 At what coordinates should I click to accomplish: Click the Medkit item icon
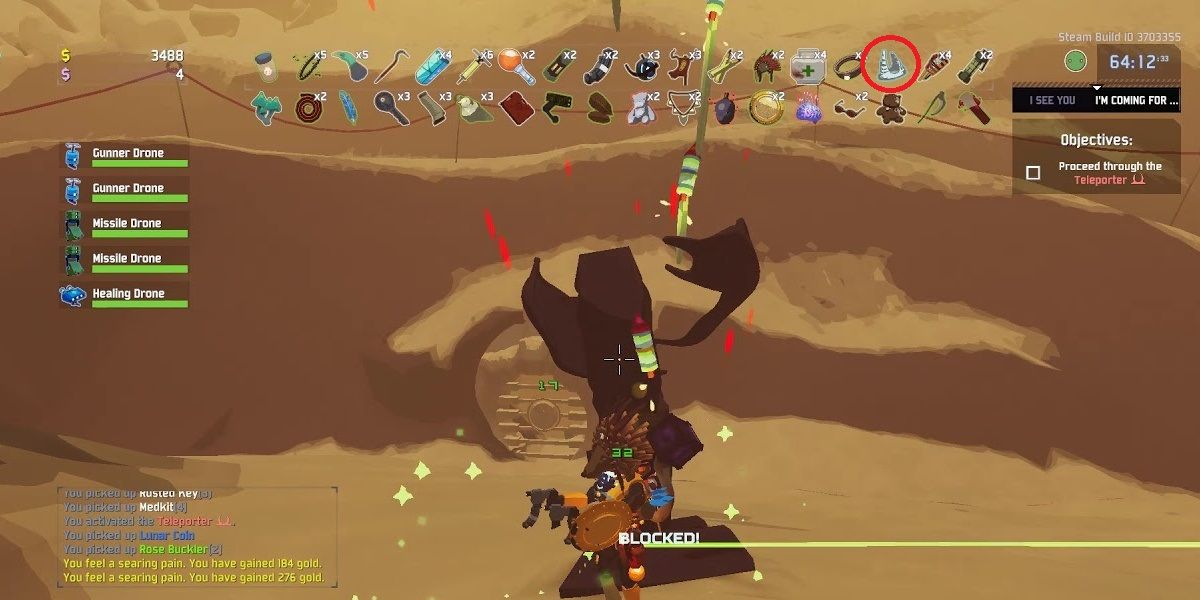click(x=806, y=68)
